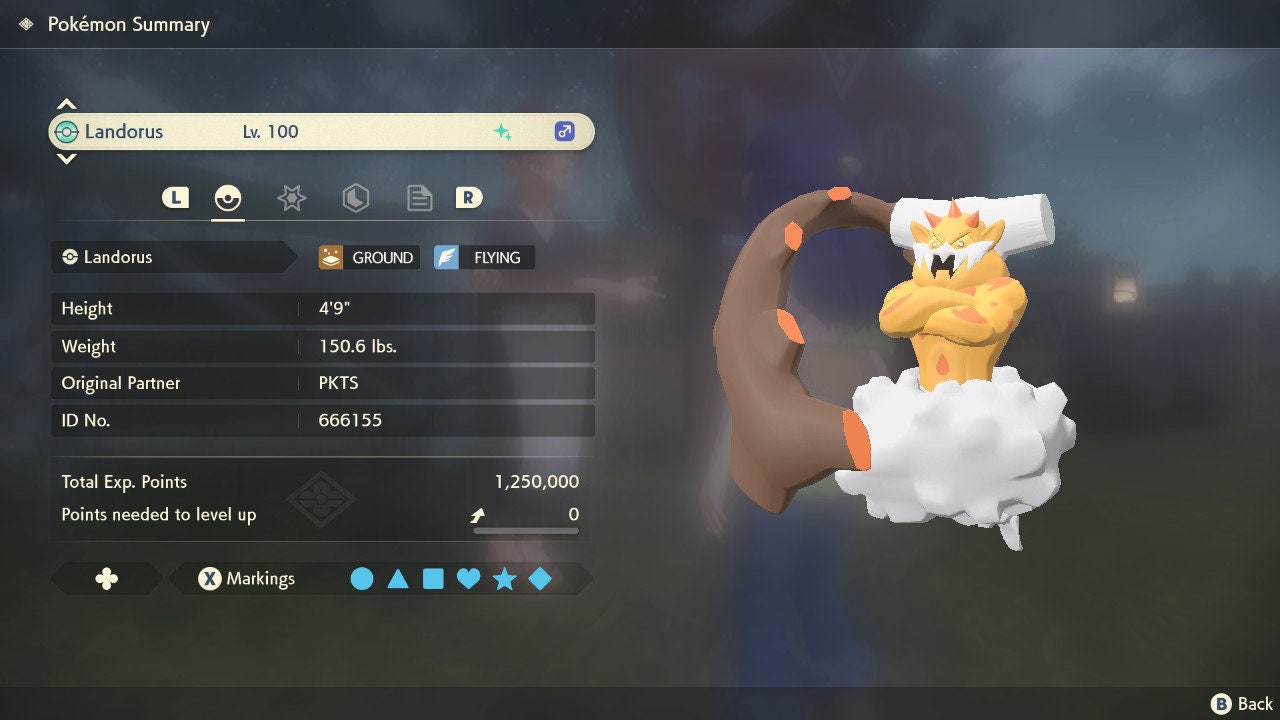The height and width of the screenshot is (720, 1280).
Task: Open the stats star-shaped tab
Action: [291, 198]
